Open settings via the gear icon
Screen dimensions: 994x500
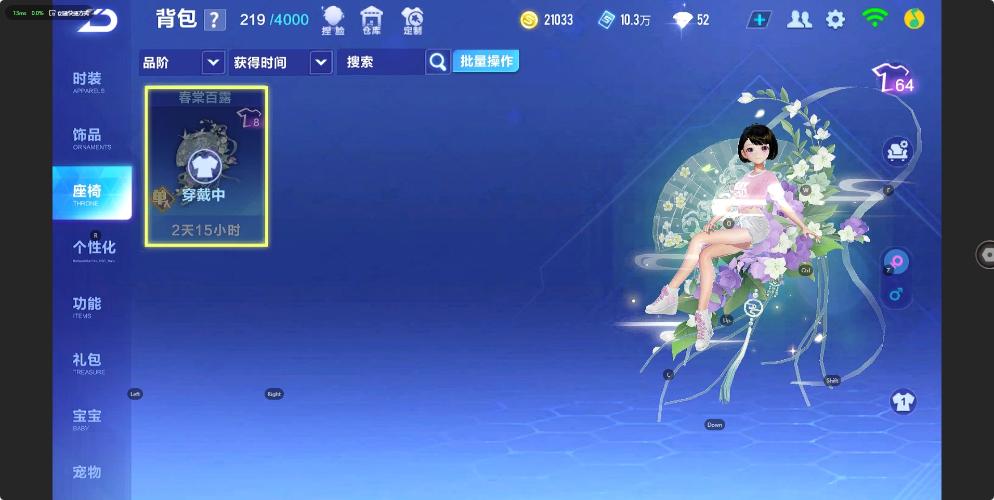pyautogui.click(x=835, y=19)
